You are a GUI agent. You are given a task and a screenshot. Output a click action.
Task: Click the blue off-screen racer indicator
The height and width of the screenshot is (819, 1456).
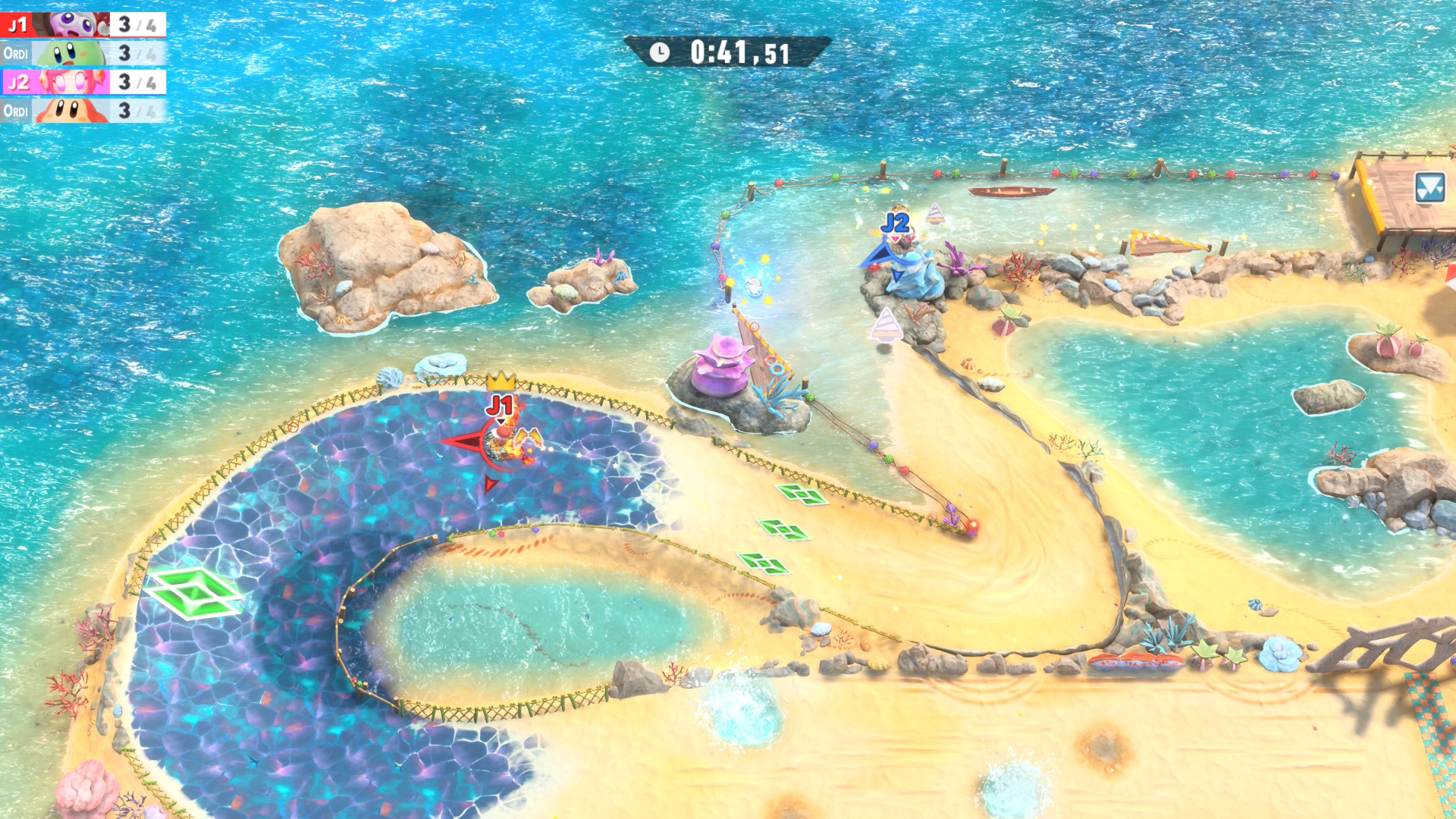point(1429,187)
